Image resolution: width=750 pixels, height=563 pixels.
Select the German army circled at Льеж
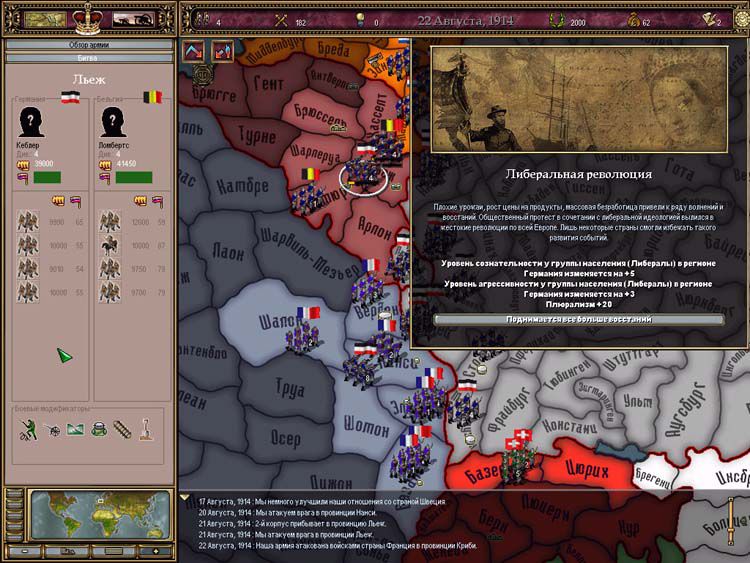(361, 177)
